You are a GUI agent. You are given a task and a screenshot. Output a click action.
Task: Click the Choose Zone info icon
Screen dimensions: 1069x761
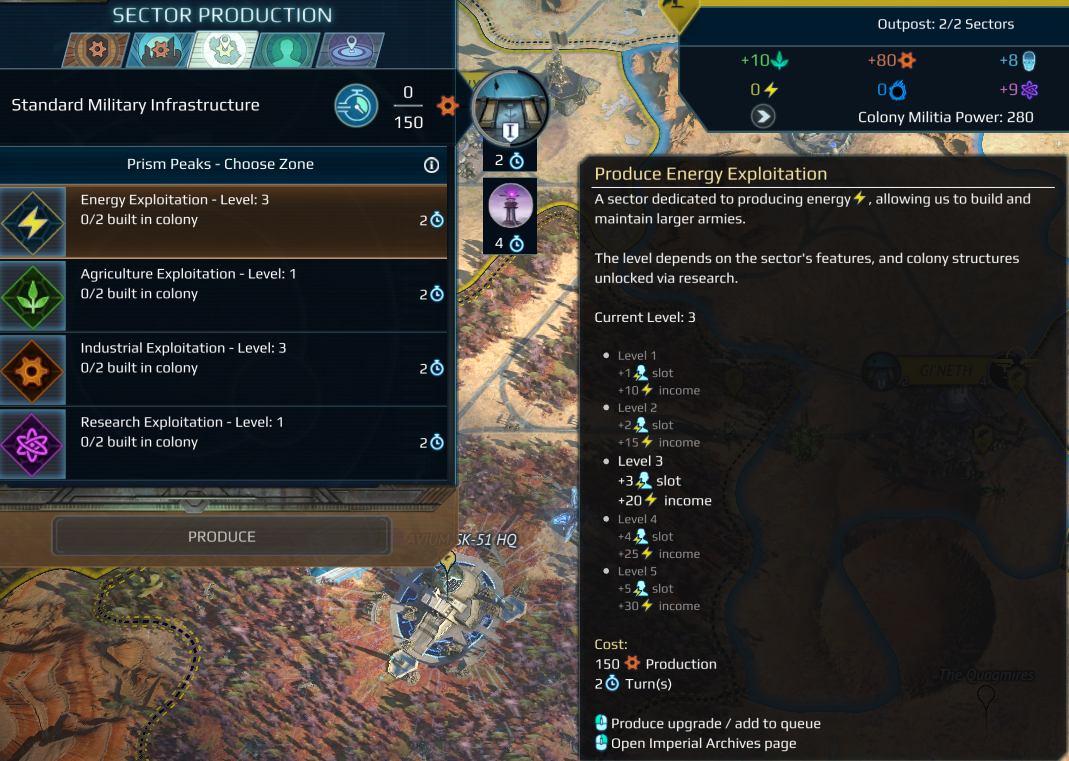(432, 165)
